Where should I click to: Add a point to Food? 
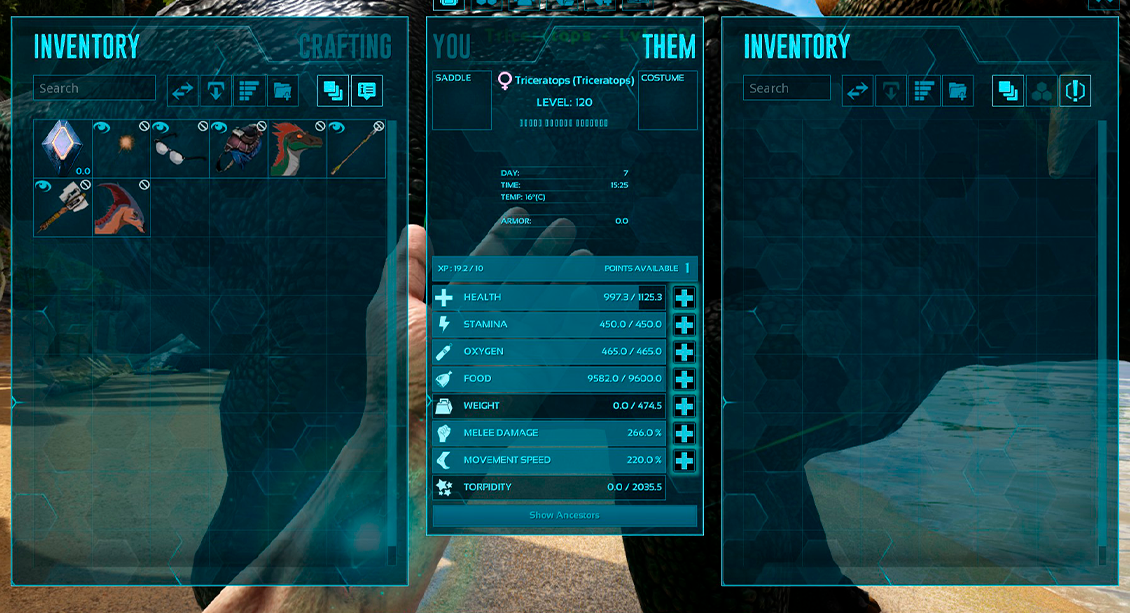(684, 379)
